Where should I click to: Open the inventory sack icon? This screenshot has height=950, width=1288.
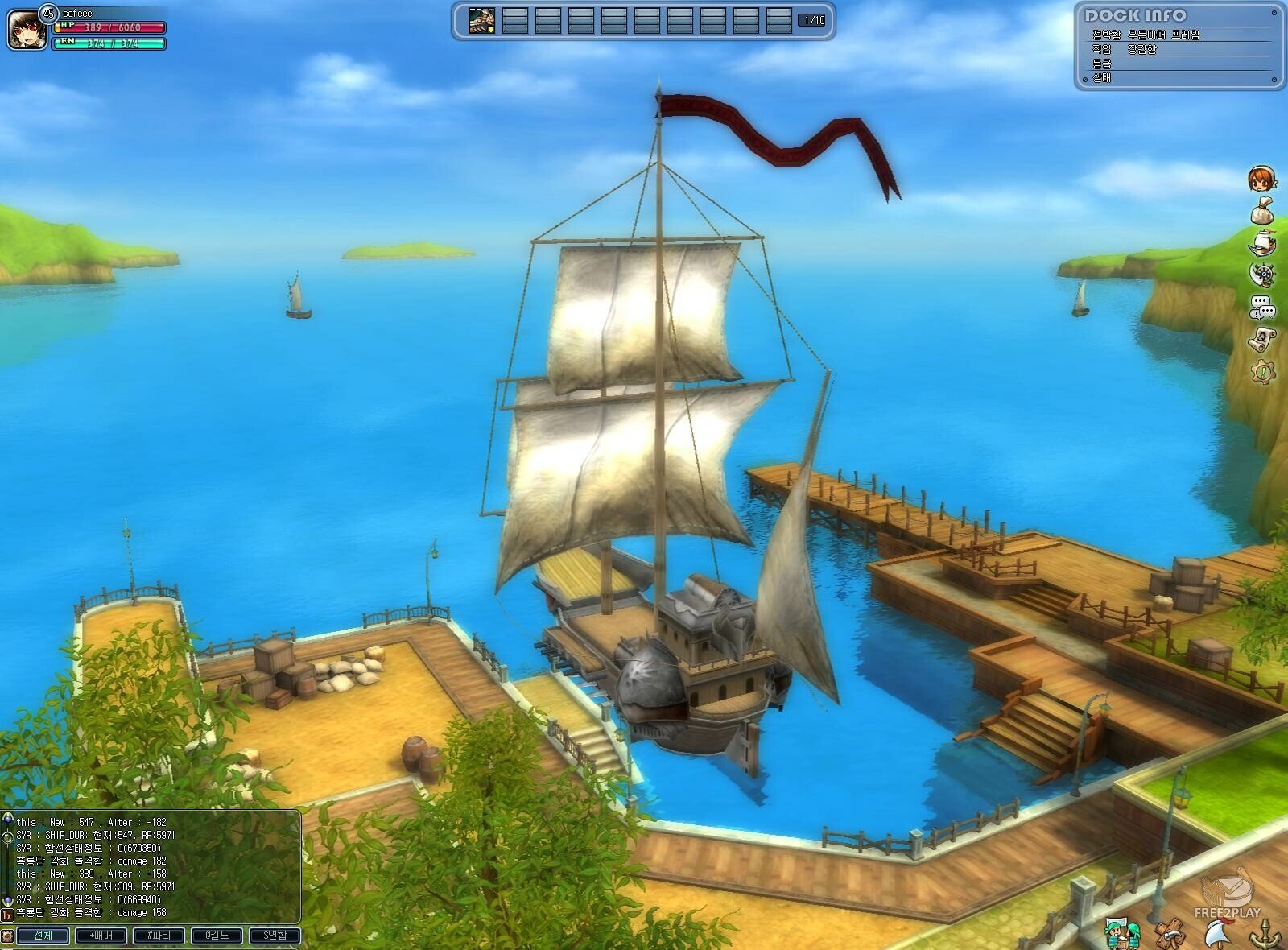click(1261, 211)
